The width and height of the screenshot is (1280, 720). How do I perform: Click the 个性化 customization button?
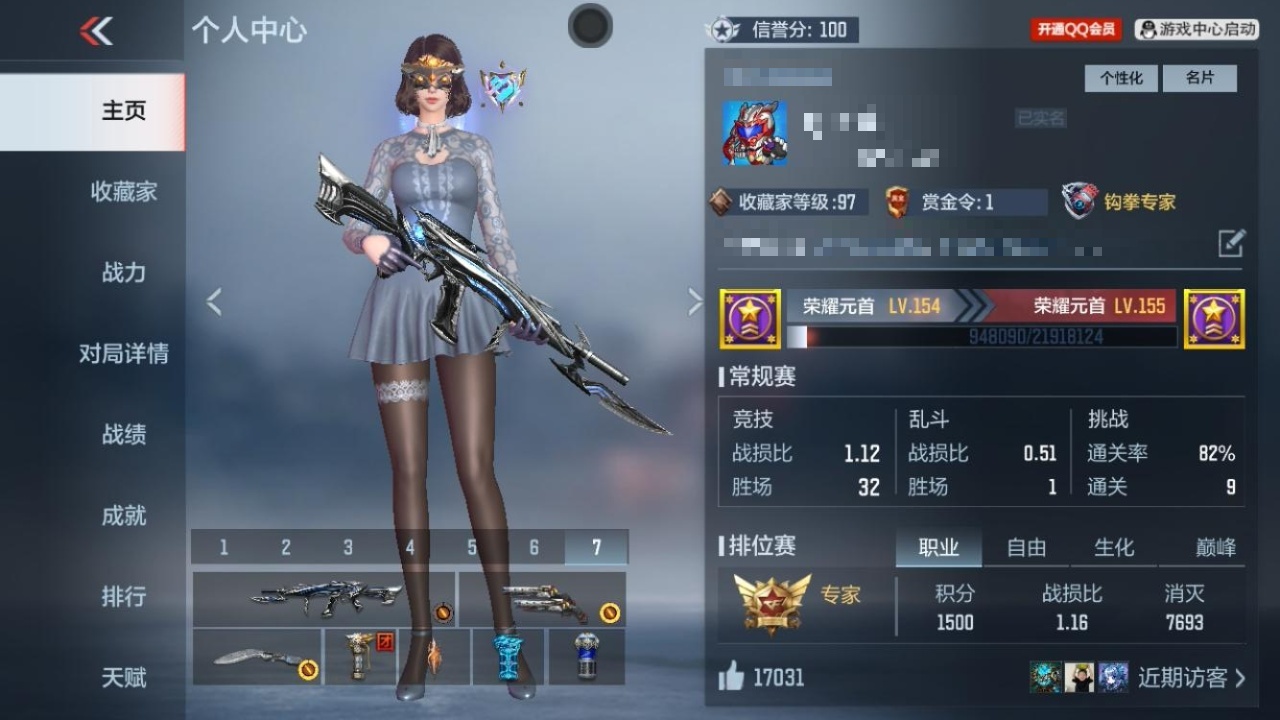coord(1121,78)
